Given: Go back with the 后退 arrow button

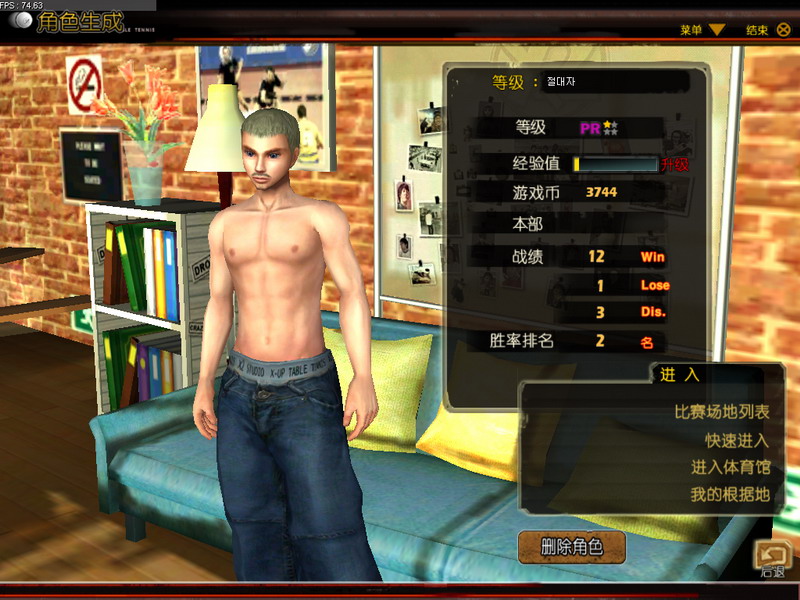Looking at the screenshot, I should point(772,558).
